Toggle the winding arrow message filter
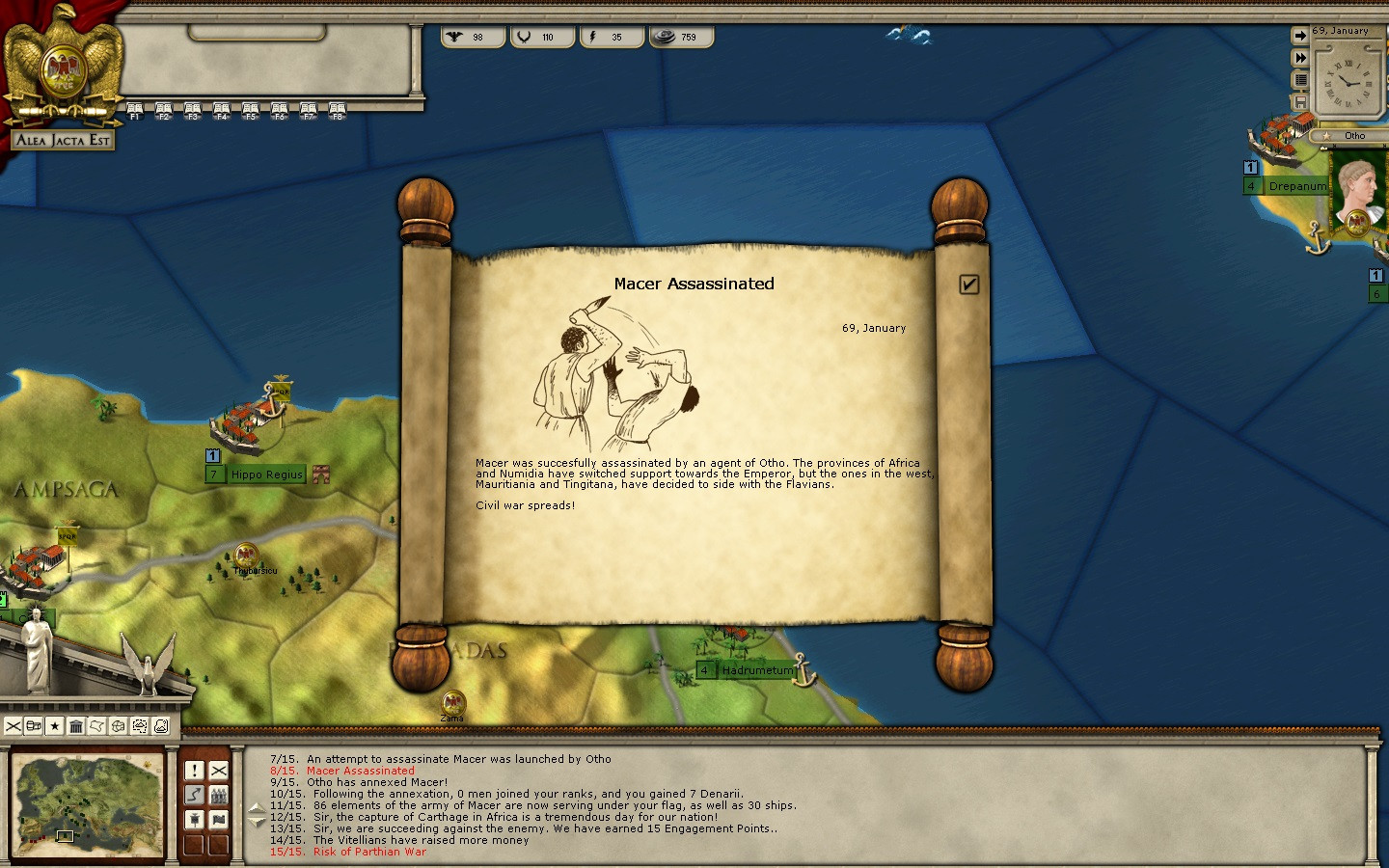Screen dimensions: 1389x868 [x=195, y=795]
